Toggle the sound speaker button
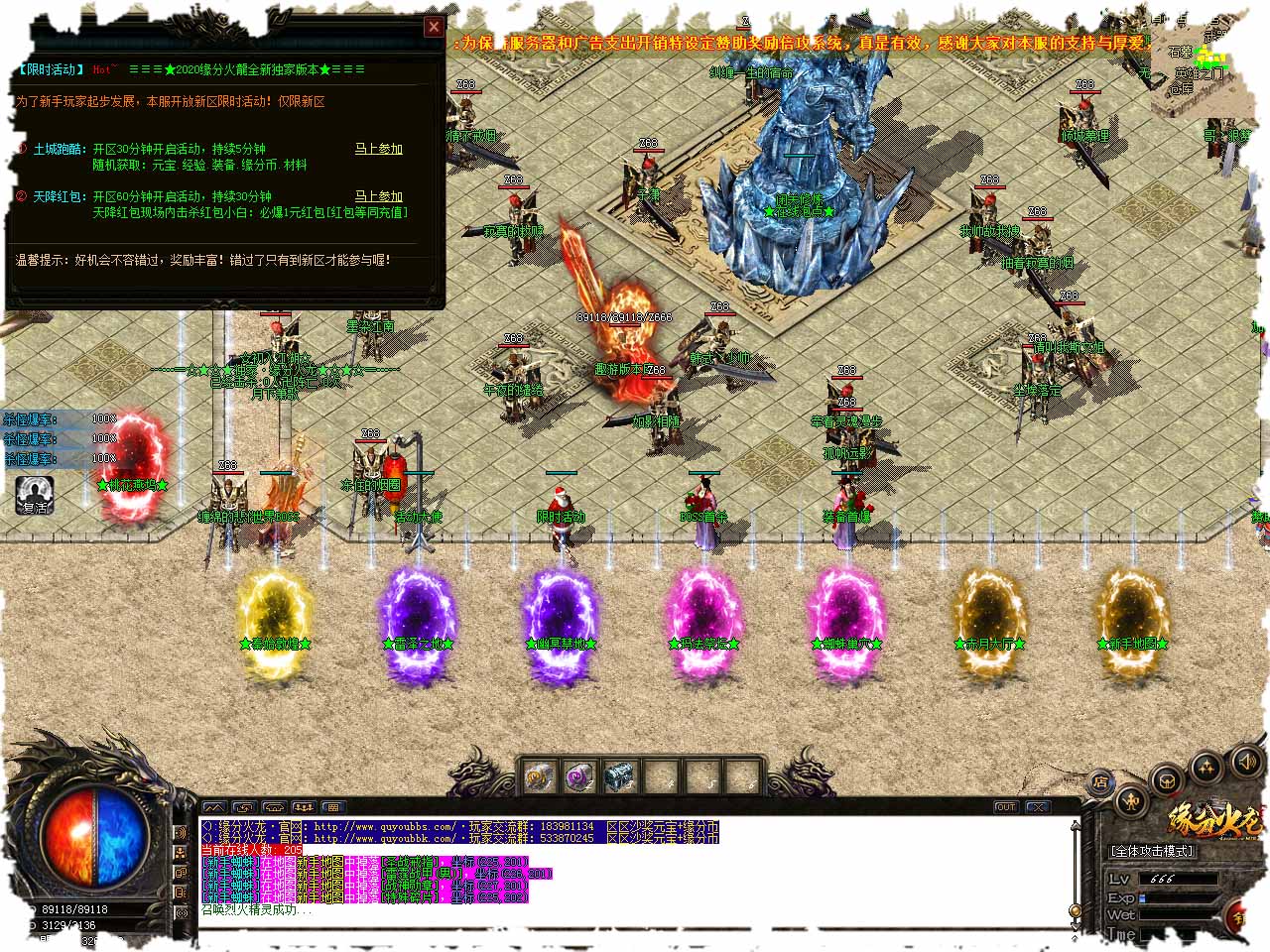The width and height of the screenshot is (1270, 952). click(x=1245, y=762)
